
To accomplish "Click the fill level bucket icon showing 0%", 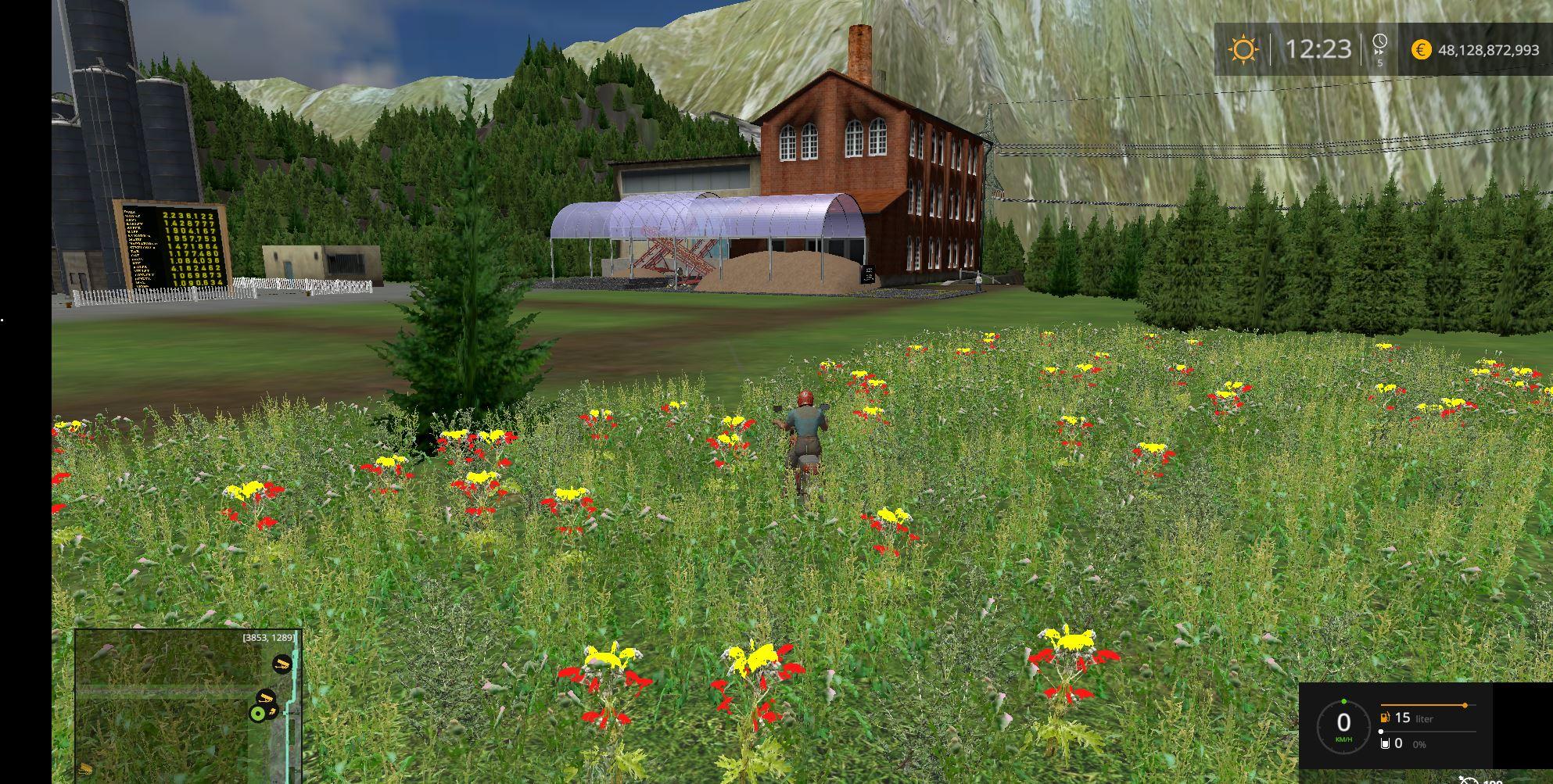I will click(1385, 743).
